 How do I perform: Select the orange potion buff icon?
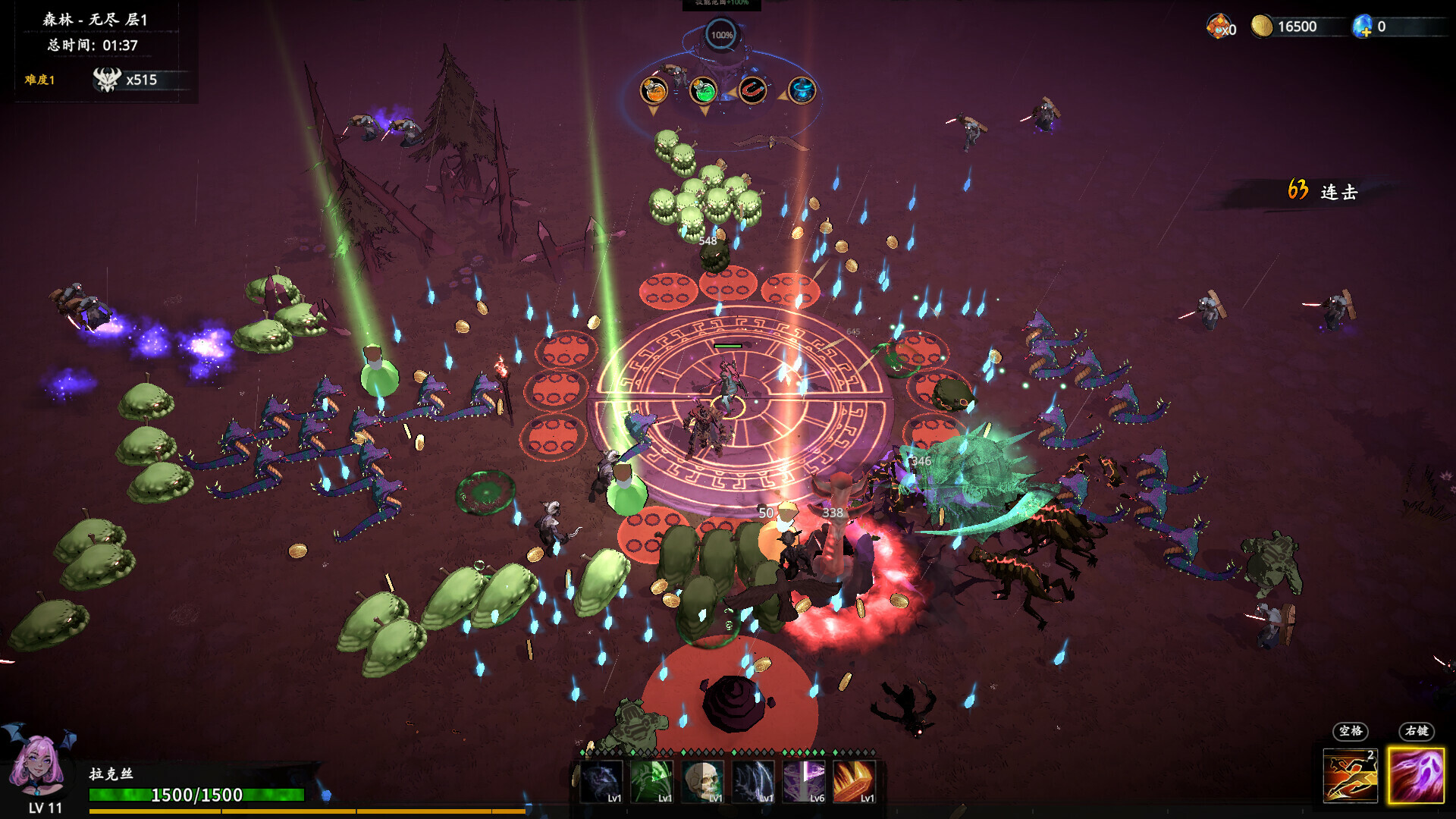[654, 91]
